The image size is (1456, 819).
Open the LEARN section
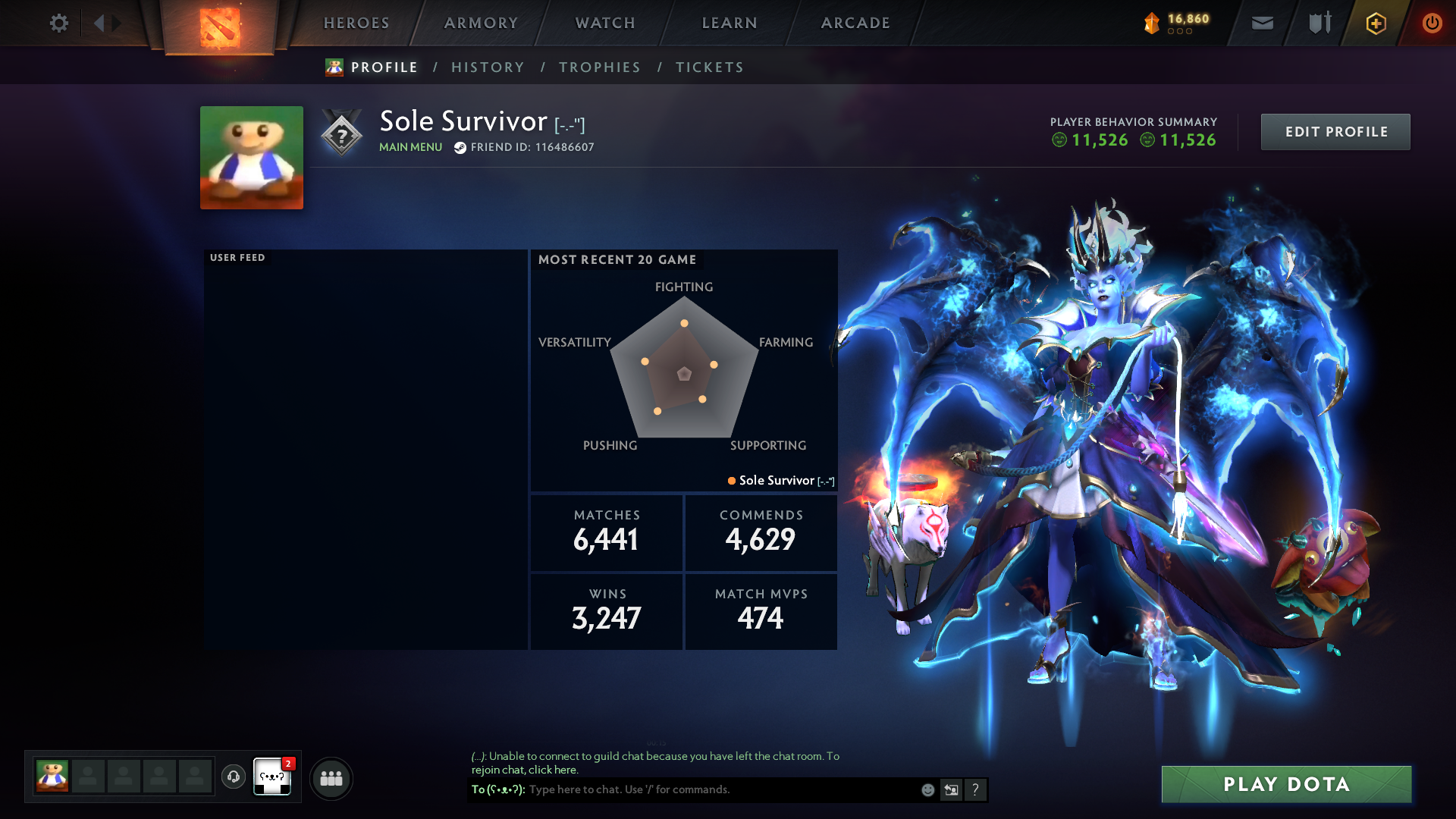pyautogui.click(x=727, y=23)
